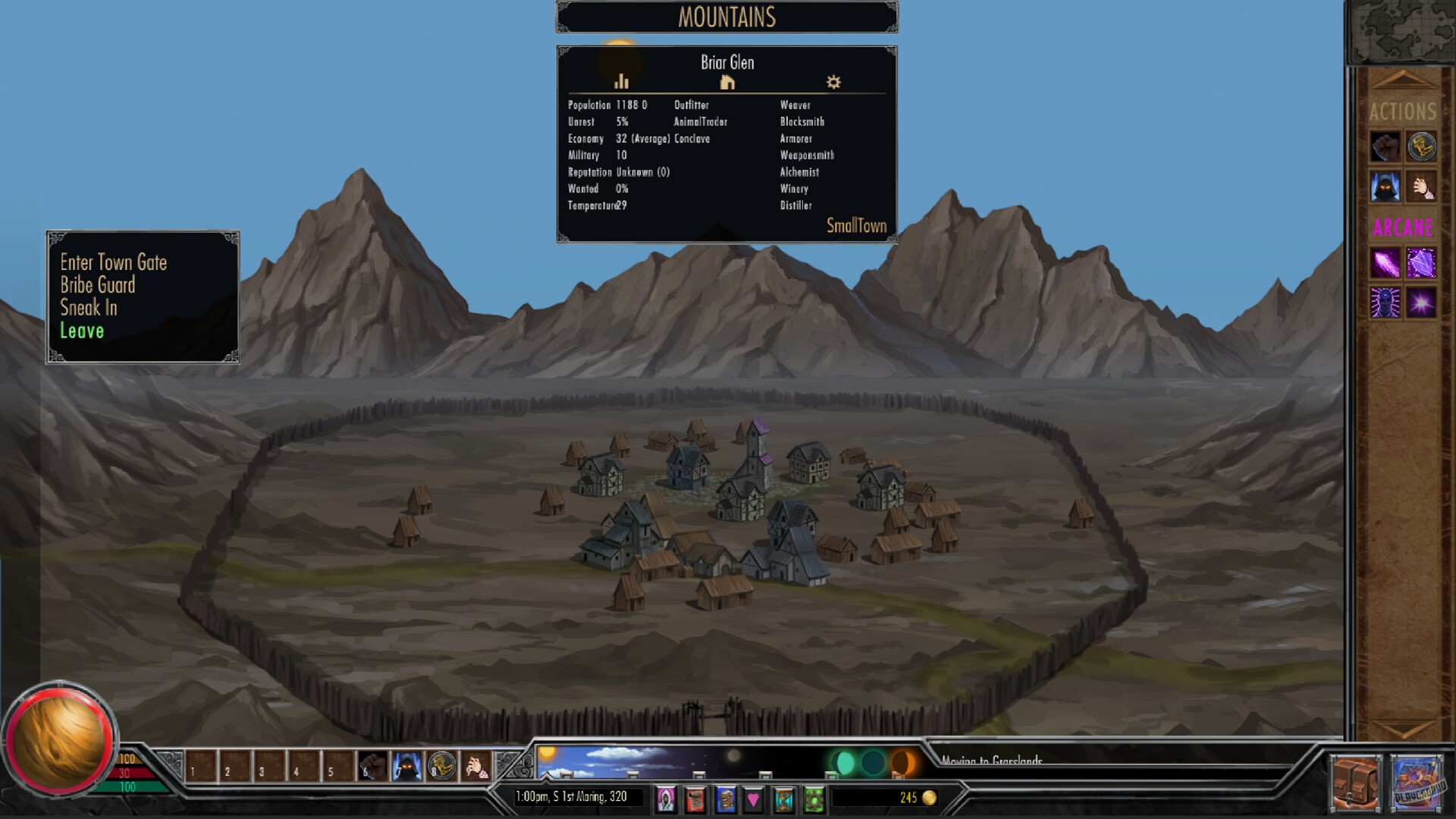Open the quest scroll icon
The image size is (1456, 819).
695,798
